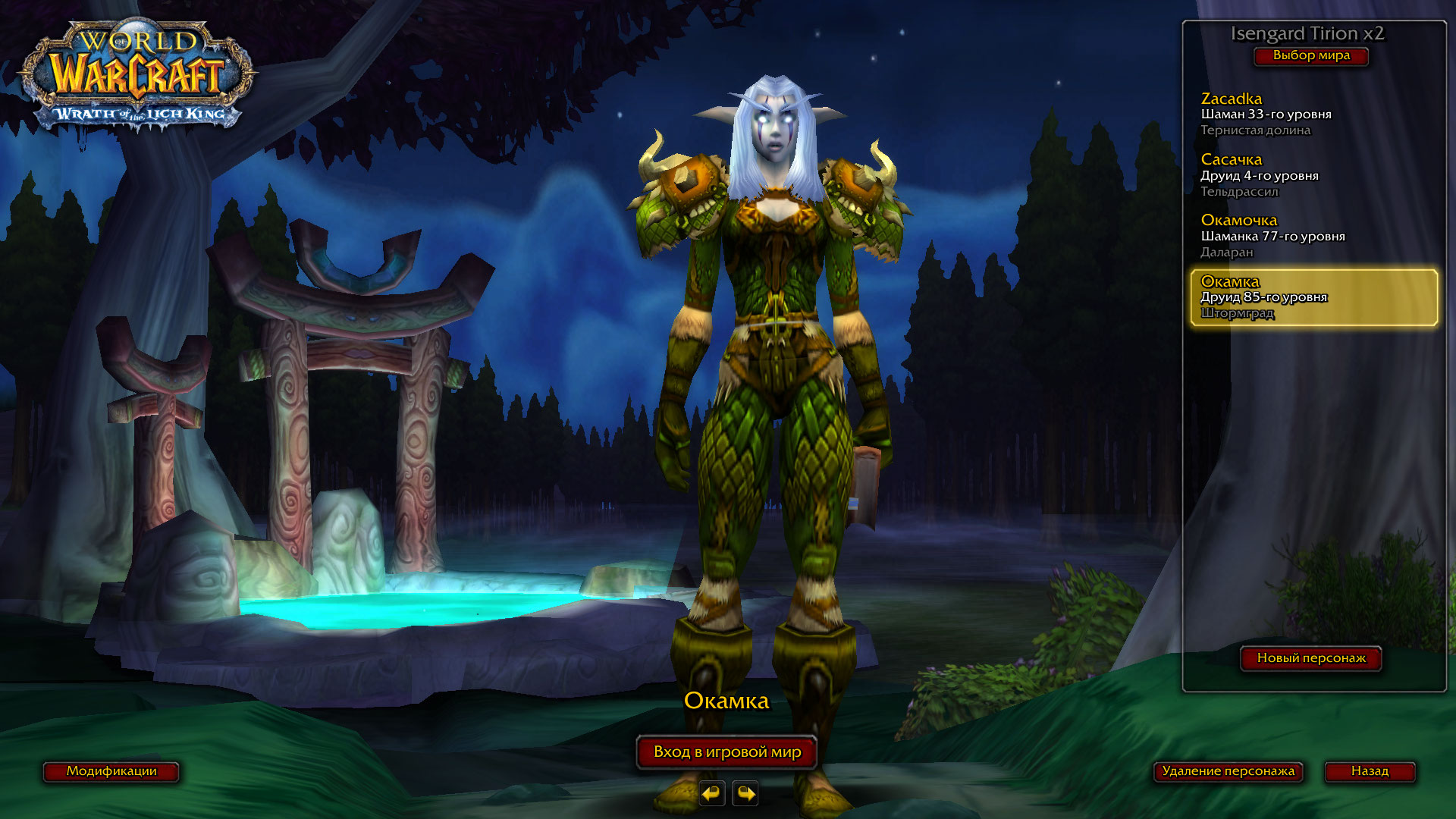Click the Выбор мира realm button
Viewport: 1456px width, 819px height.
(x=1311, y=56)
